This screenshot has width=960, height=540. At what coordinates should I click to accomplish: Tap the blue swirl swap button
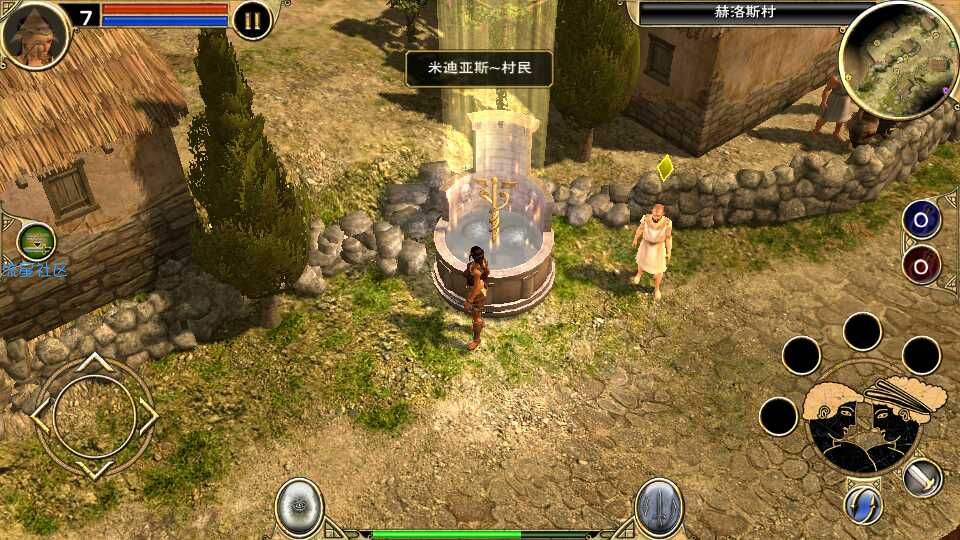point(862,504)
